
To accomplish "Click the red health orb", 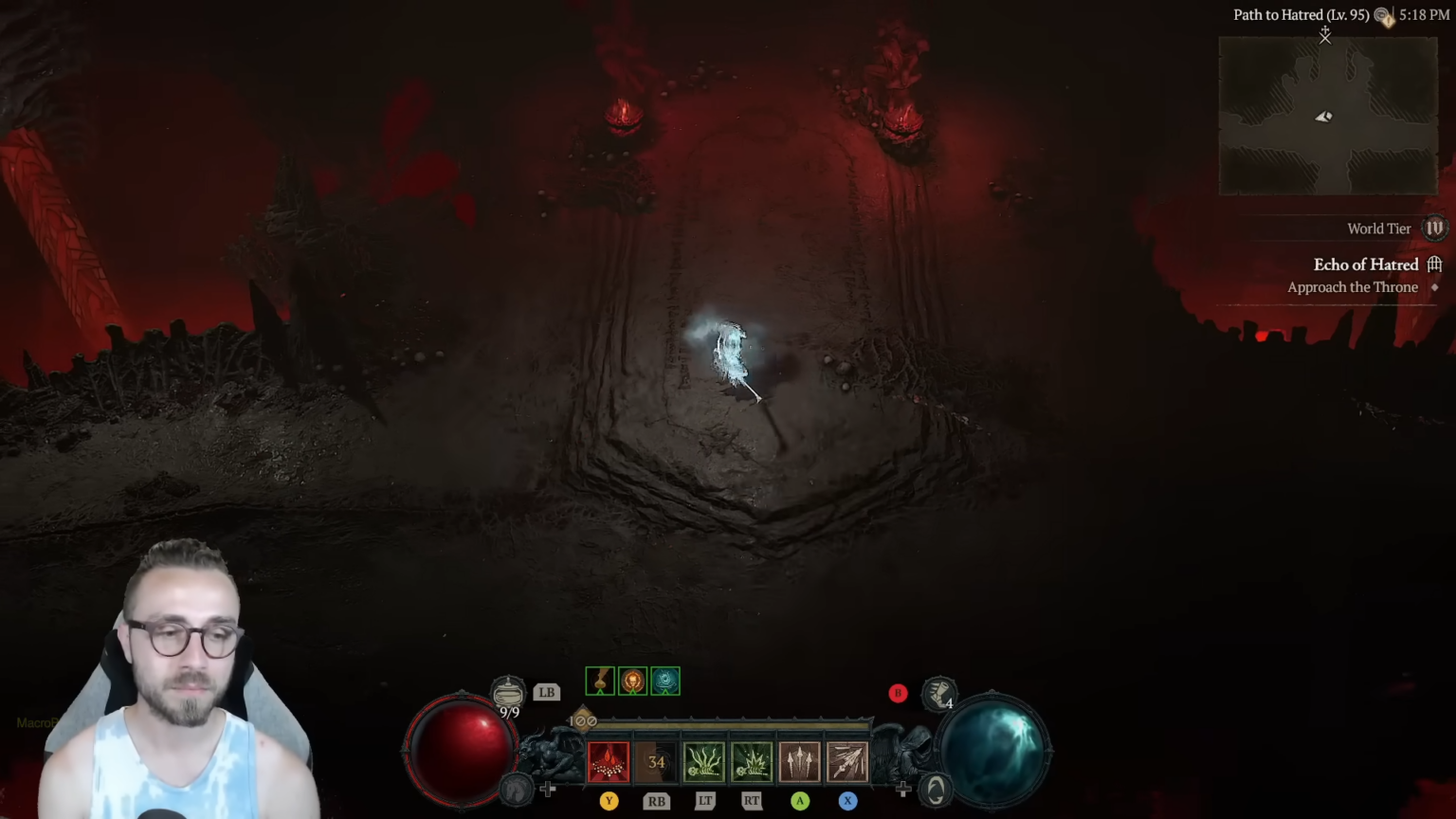I will click(462, 749).
